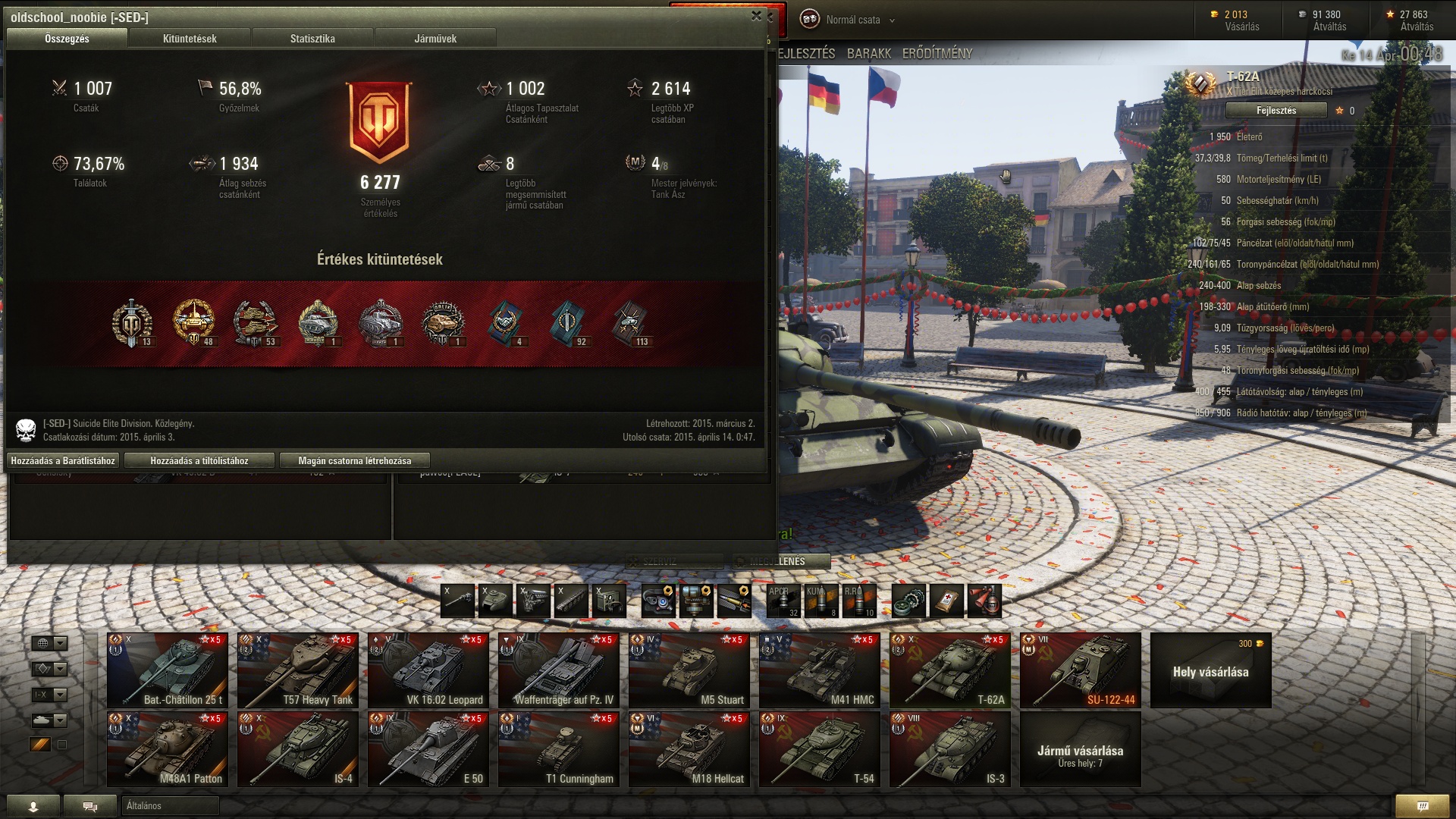Viewport: 1456px width, 819px height.
Task: Select the E 50 tank
Action: point(428,749)
